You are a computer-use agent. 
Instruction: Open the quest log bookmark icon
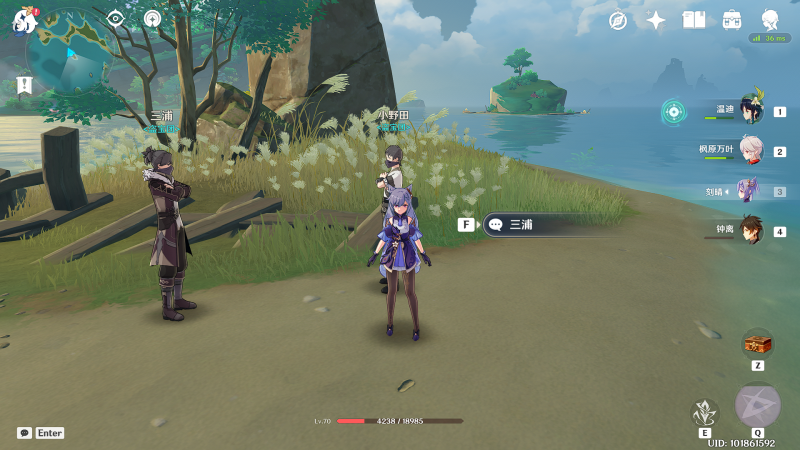point(24,85)
